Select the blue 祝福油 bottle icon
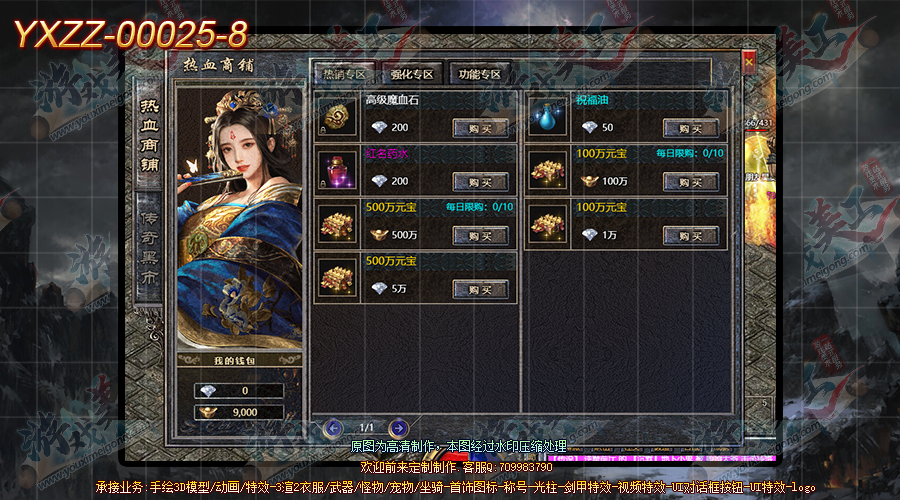 tap(546, 117)
